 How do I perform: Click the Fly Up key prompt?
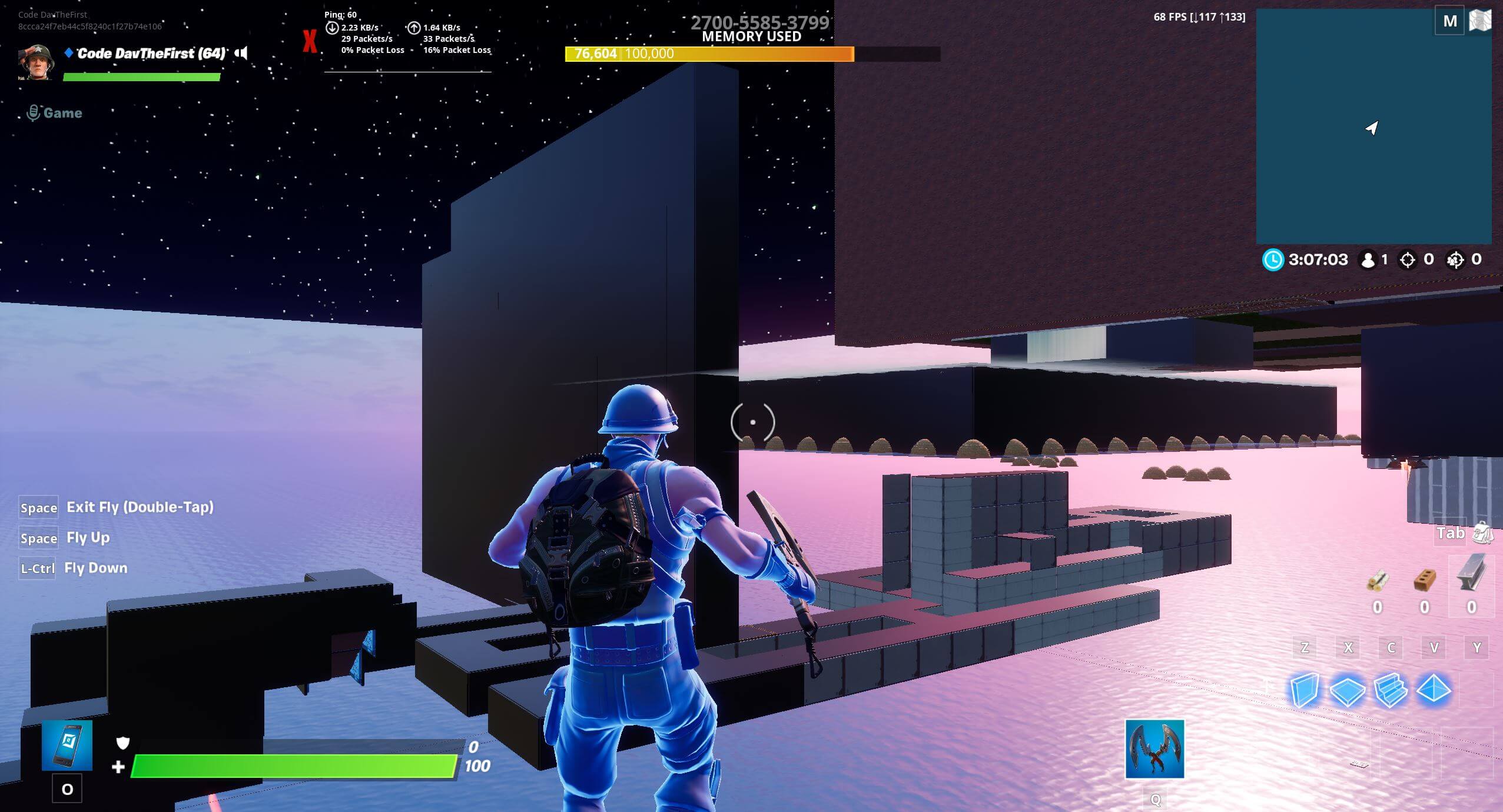tap(88, 537)
